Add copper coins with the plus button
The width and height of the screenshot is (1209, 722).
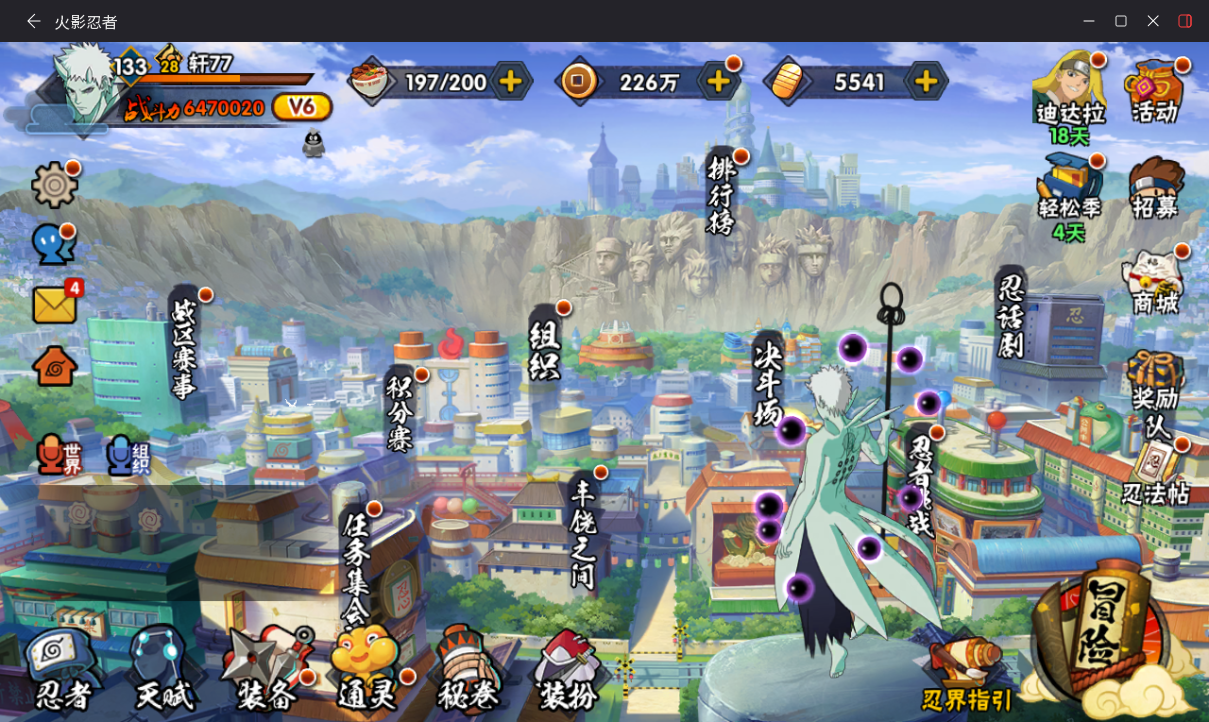719,81
